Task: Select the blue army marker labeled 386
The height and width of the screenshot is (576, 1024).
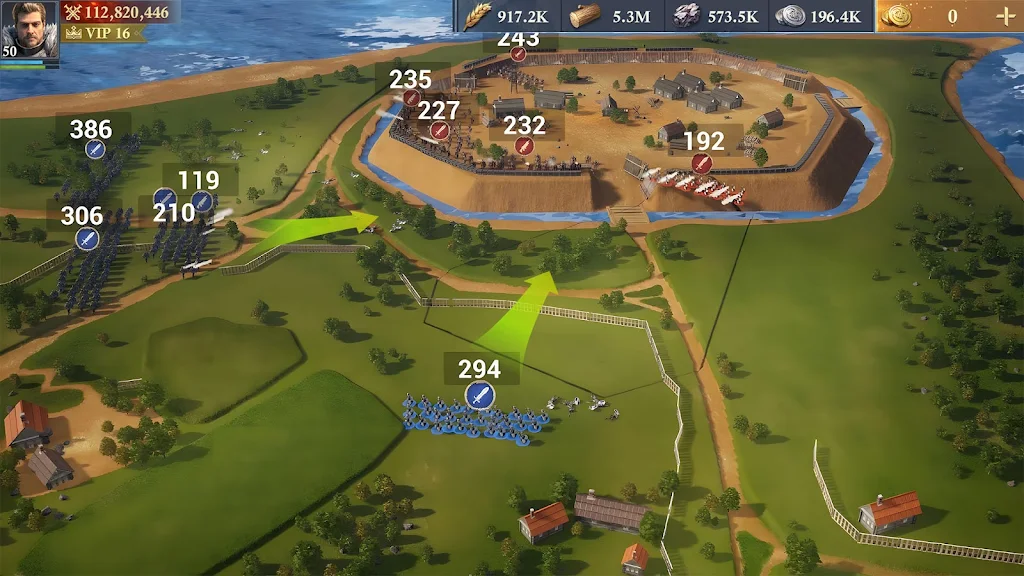Action: click(x=95, y=149)
